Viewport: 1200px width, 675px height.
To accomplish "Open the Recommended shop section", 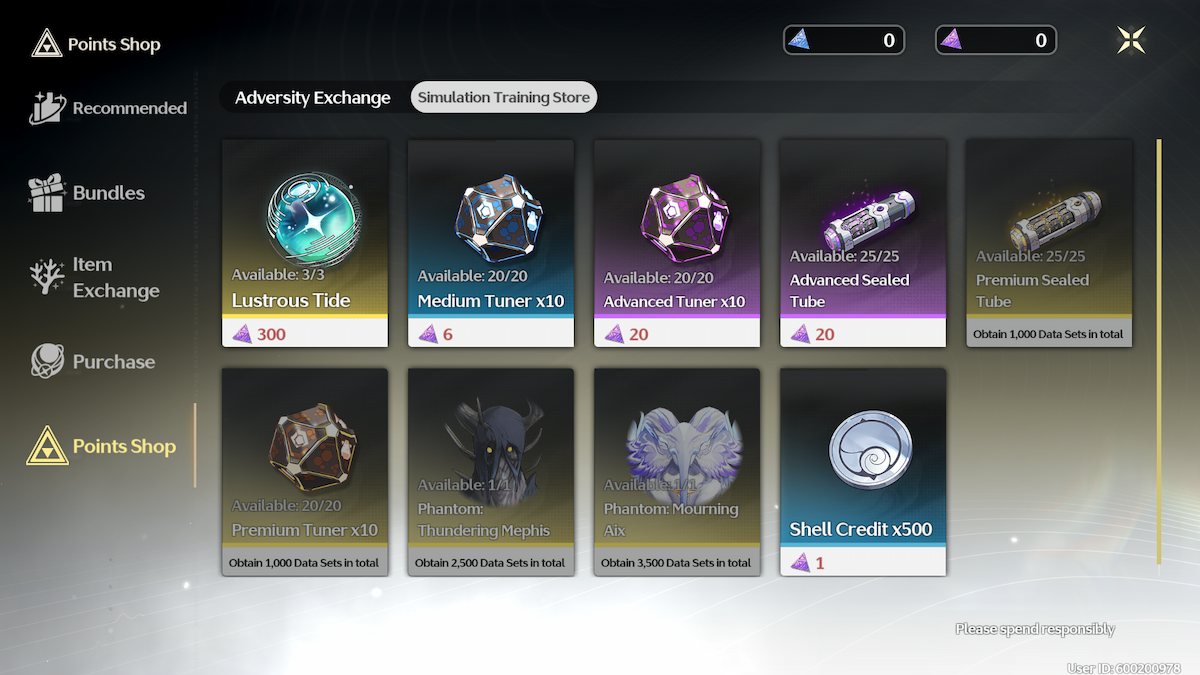I will tap(109, 108).
